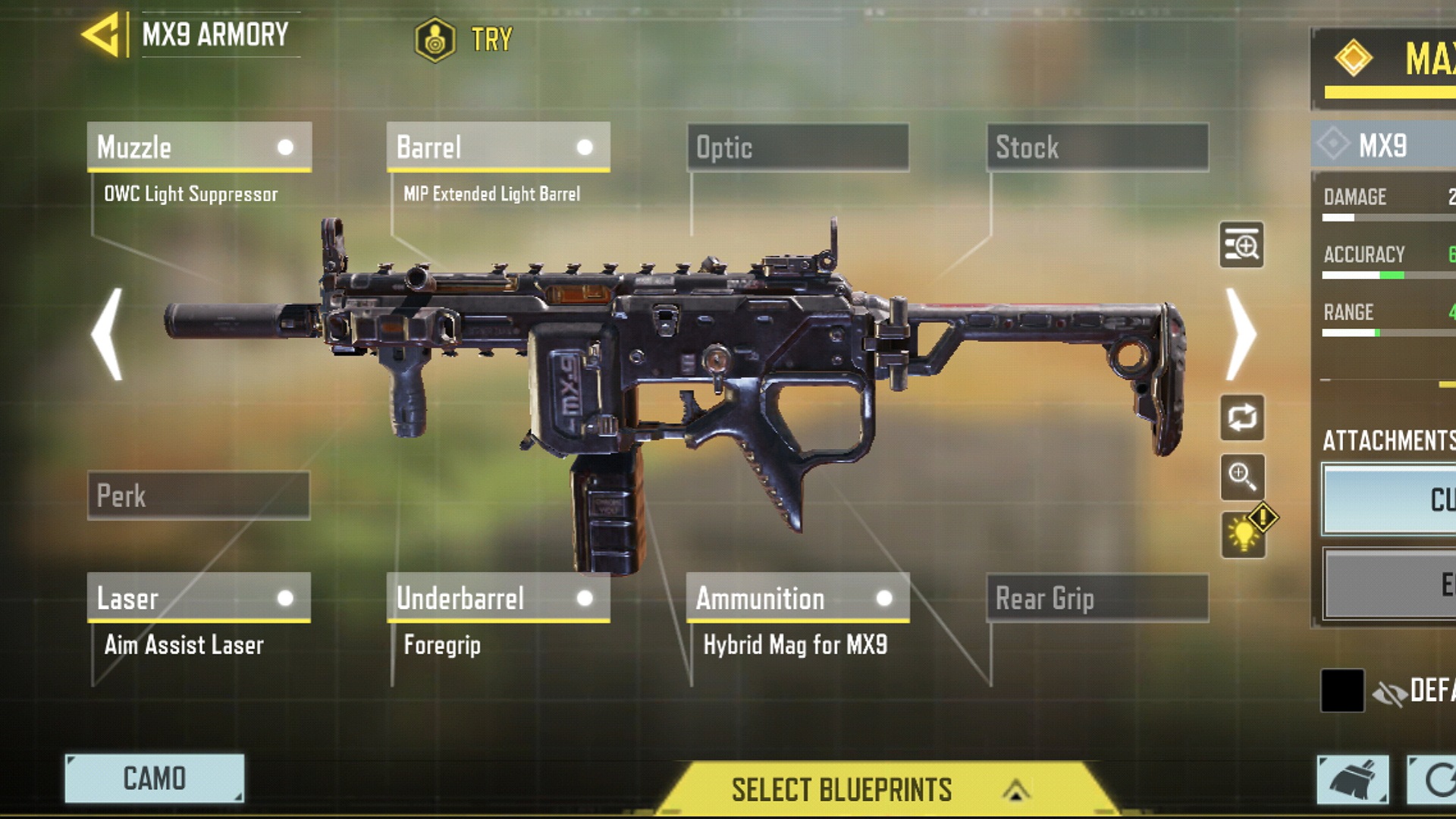Open the Stock attachment slot
1456x819 pixels.
click(1097, 147)
